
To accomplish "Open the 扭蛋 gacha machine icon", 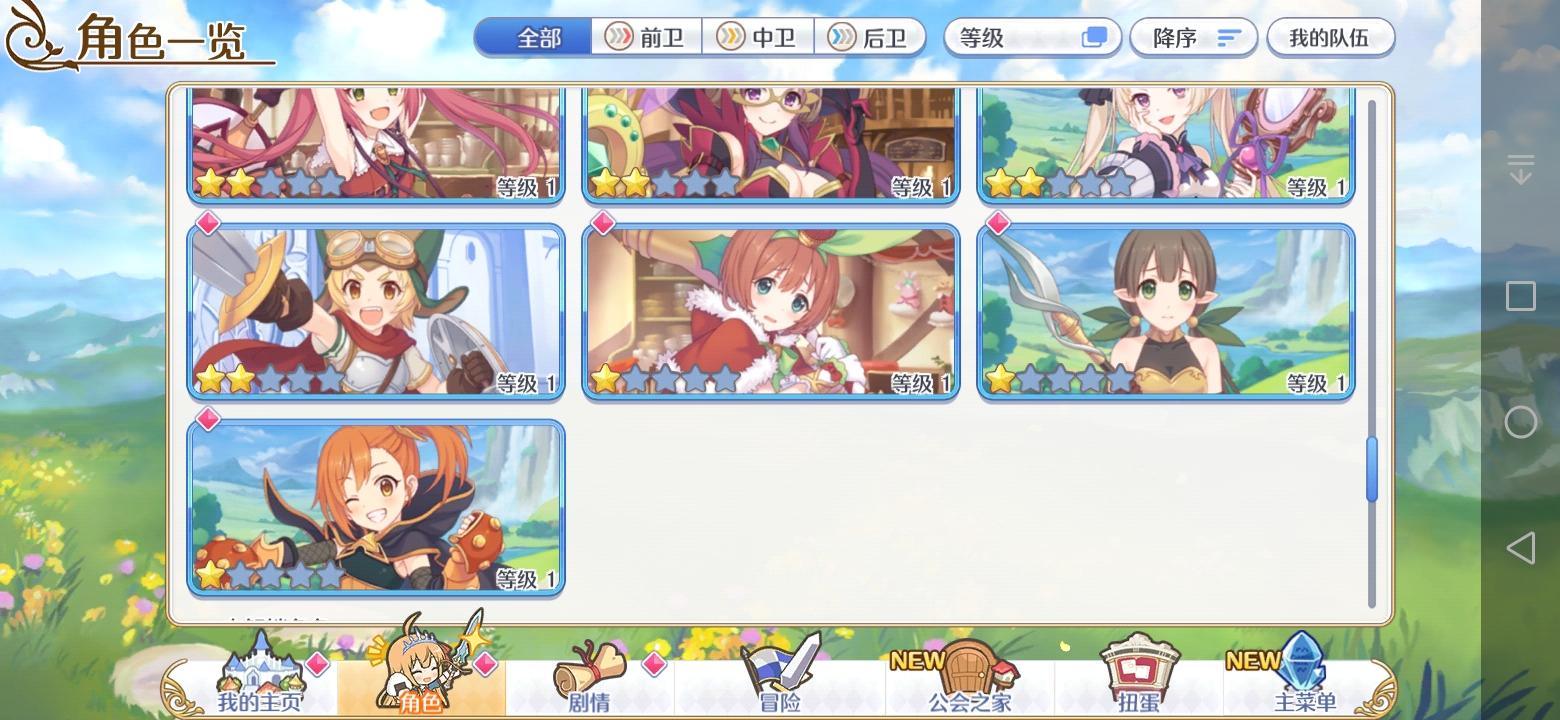I will (x=1140, y=678).
